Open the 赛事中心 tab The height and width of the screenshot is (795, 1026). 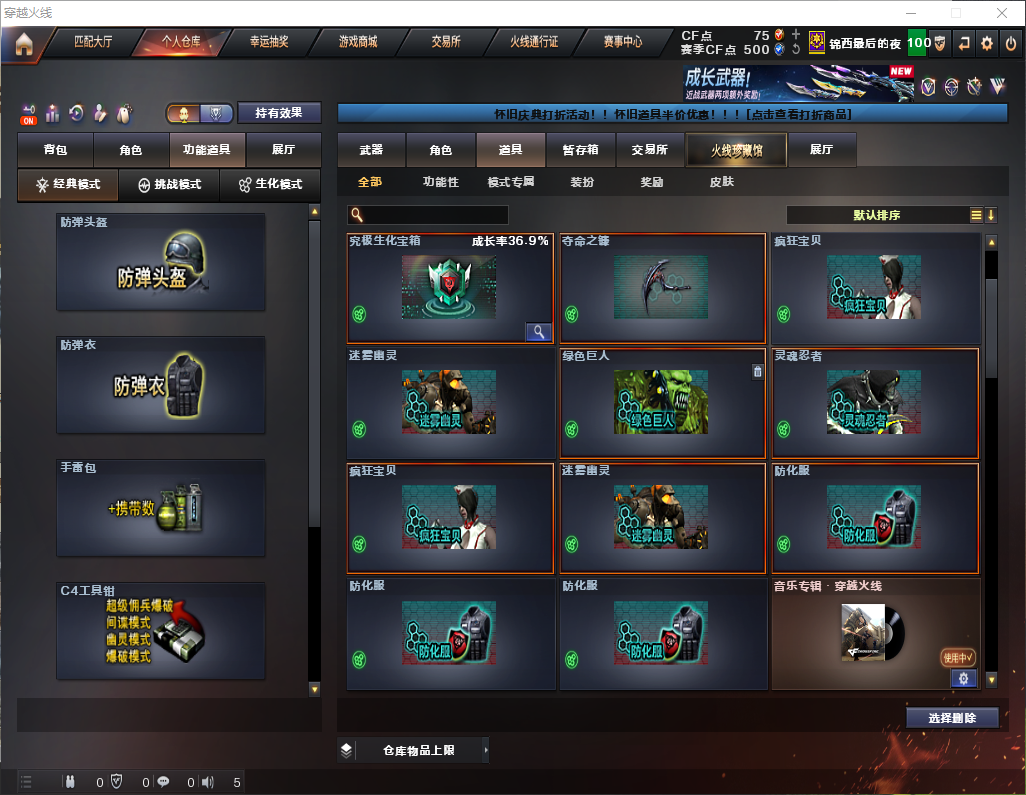tap(622, 42)
